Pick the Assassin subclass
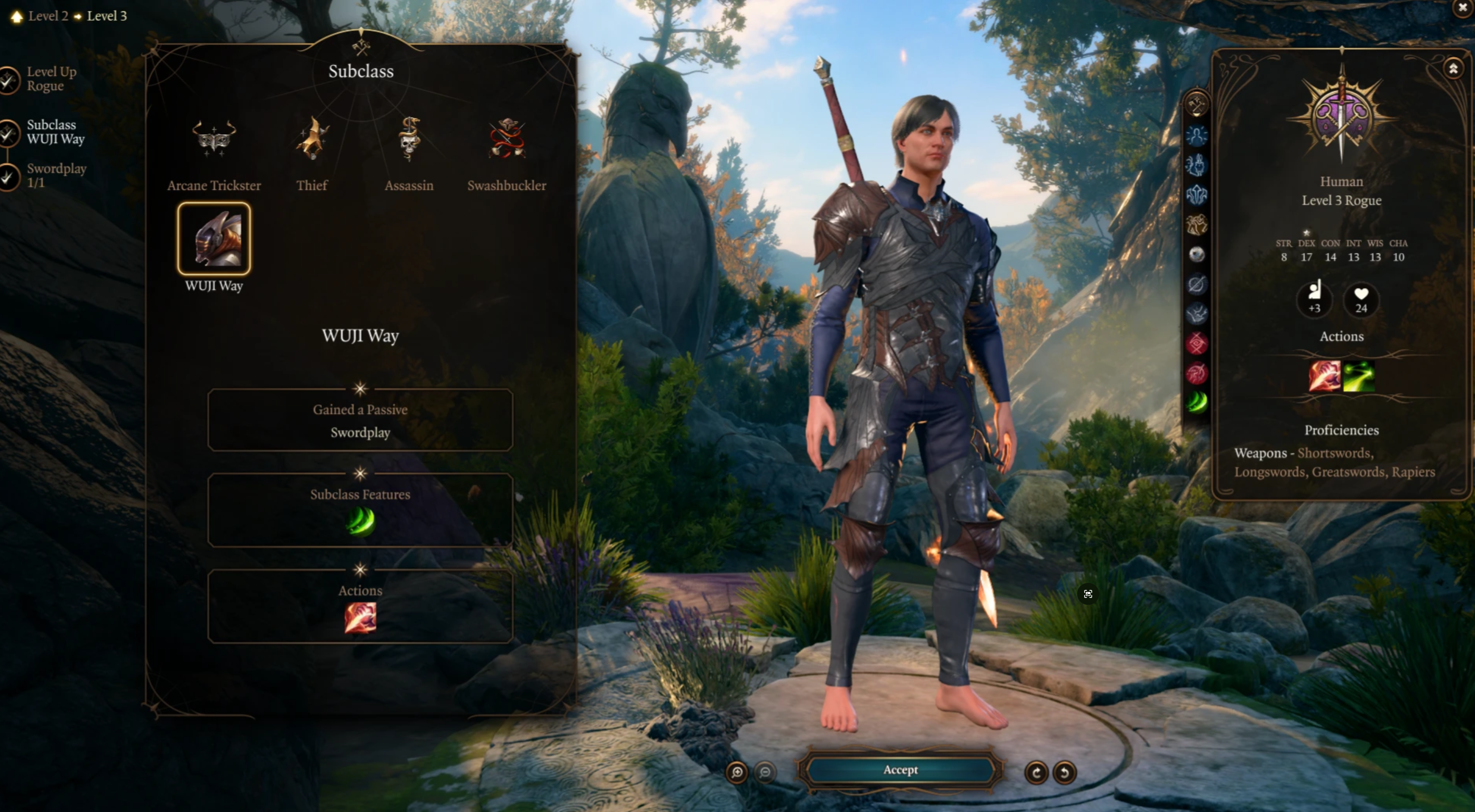Viewport: 1475px width, 812px height. 409,139
